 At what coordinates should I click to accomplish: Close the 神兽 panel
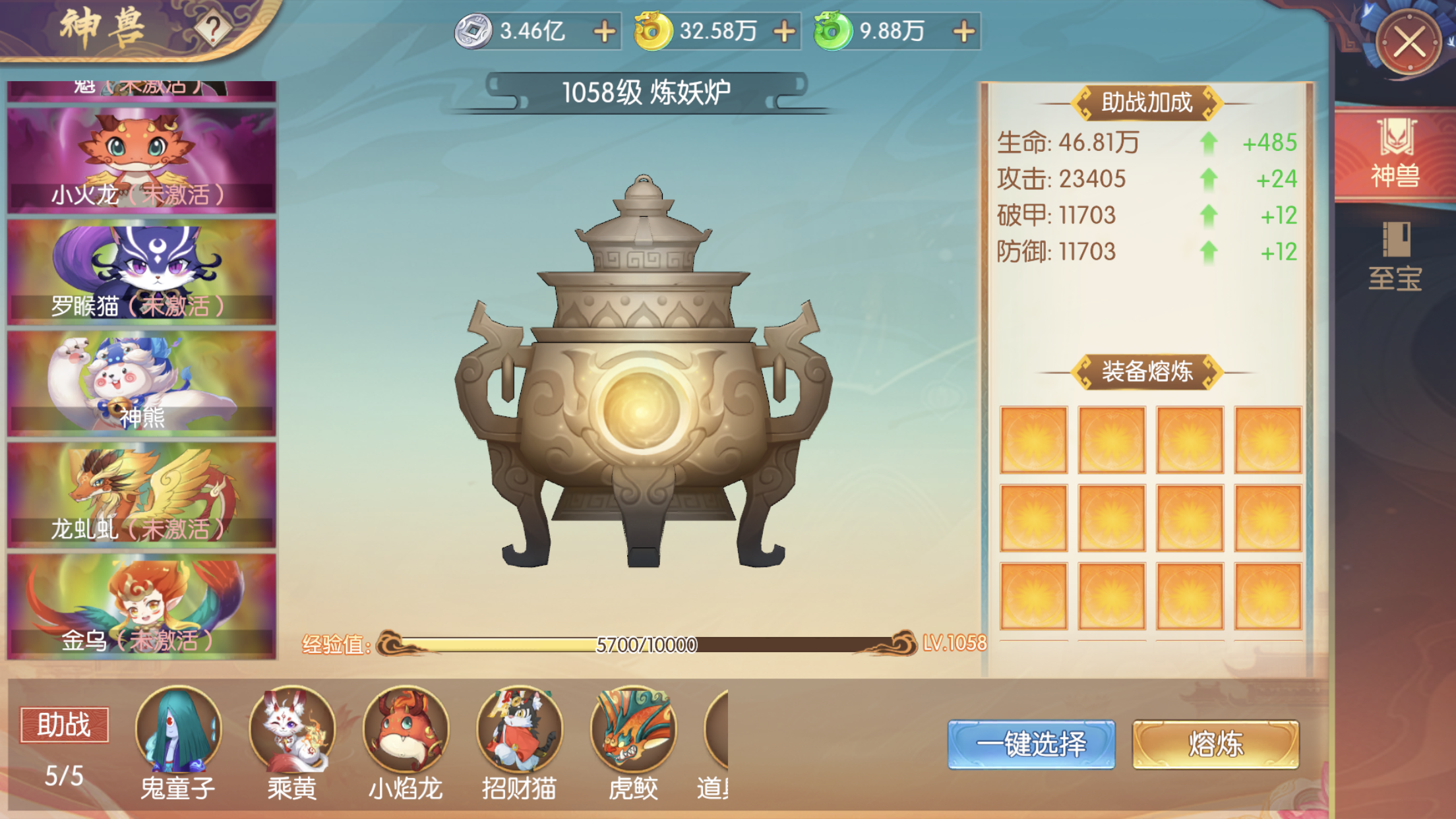click(x=1409, y=44)
